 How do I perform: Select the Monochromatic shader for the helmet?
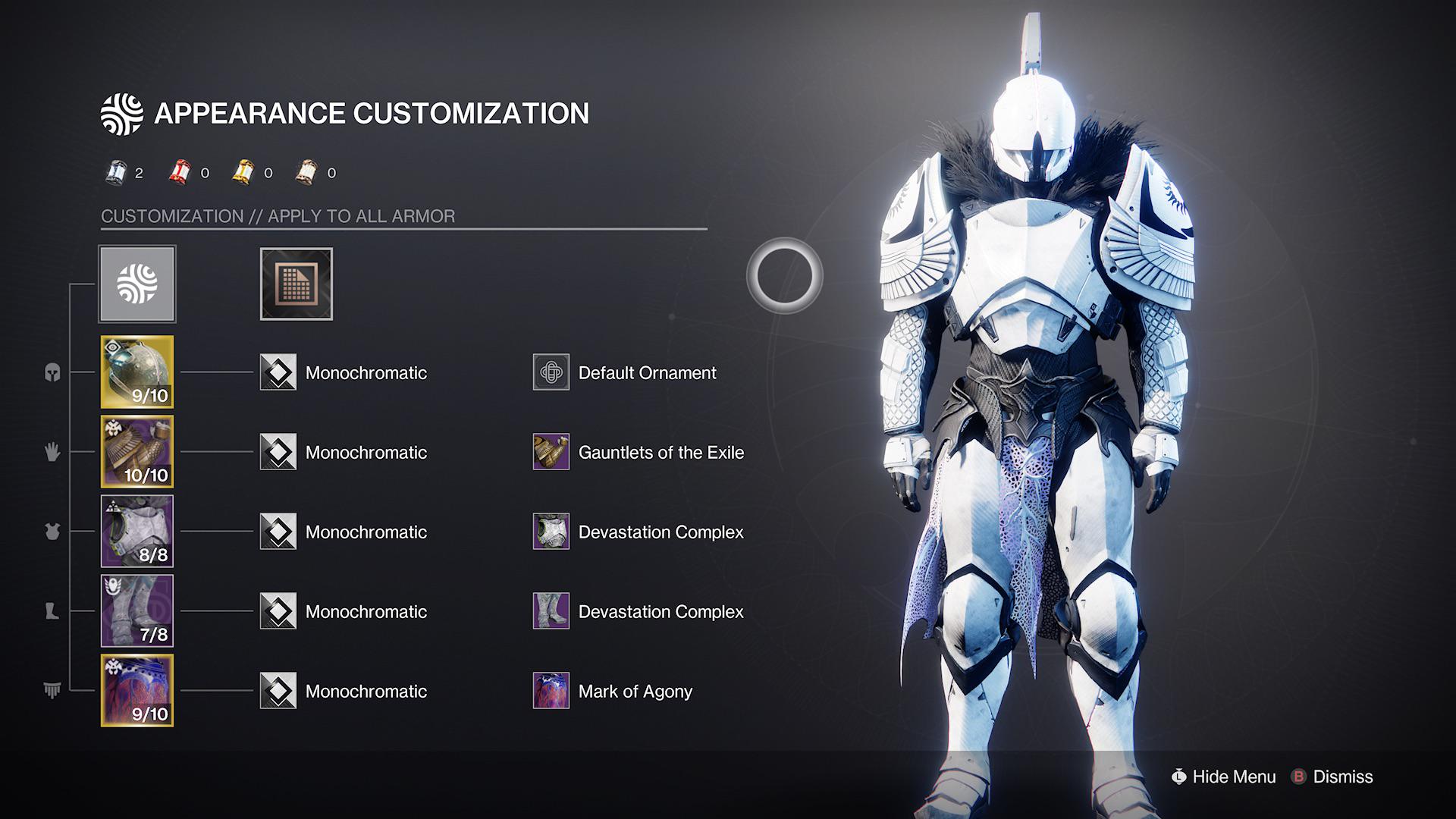point(280,372)
